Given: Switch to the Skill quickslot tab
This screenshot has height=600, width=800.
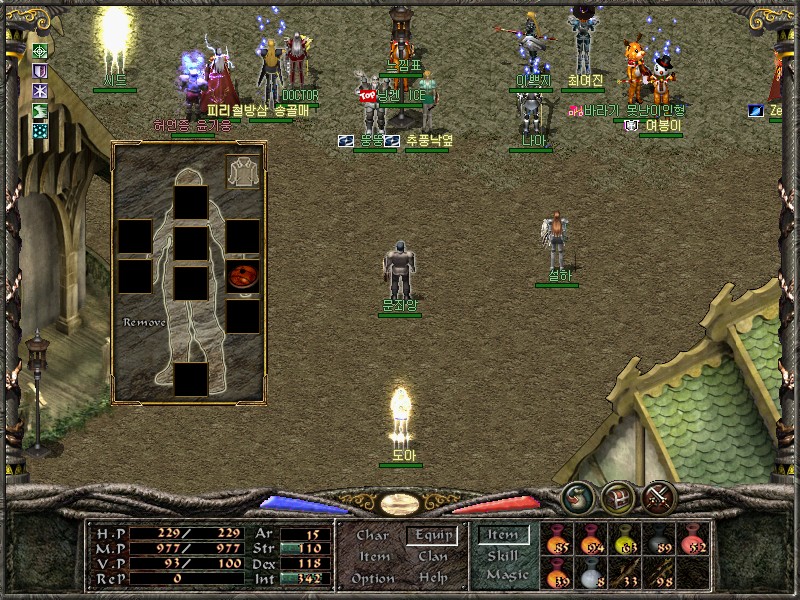Looking at the screenshot, I should tap(503, 555).
